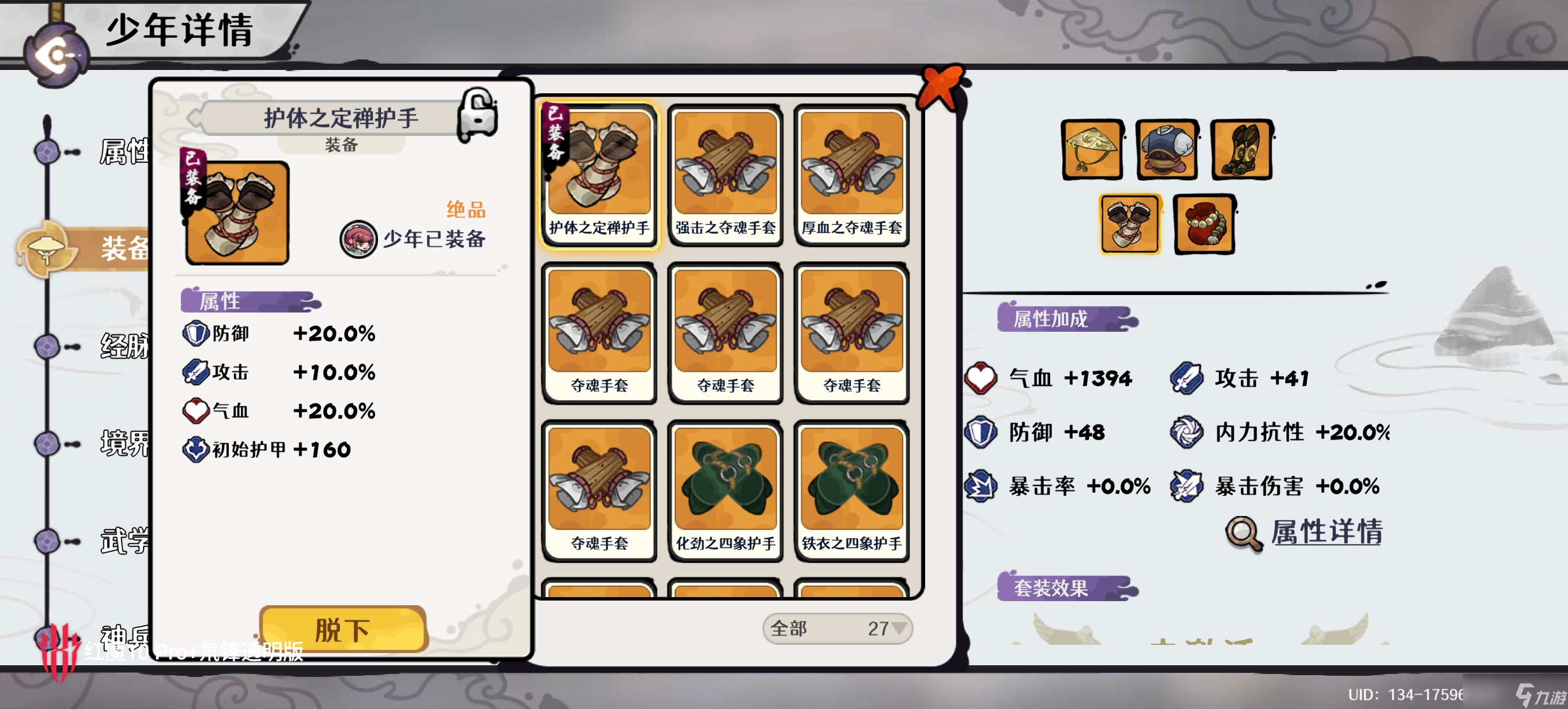This screenshot has height=709, width=1568.
Task: Choose the 厚血之夺魂手套 gloves
Action: click(x=851, y=174)
